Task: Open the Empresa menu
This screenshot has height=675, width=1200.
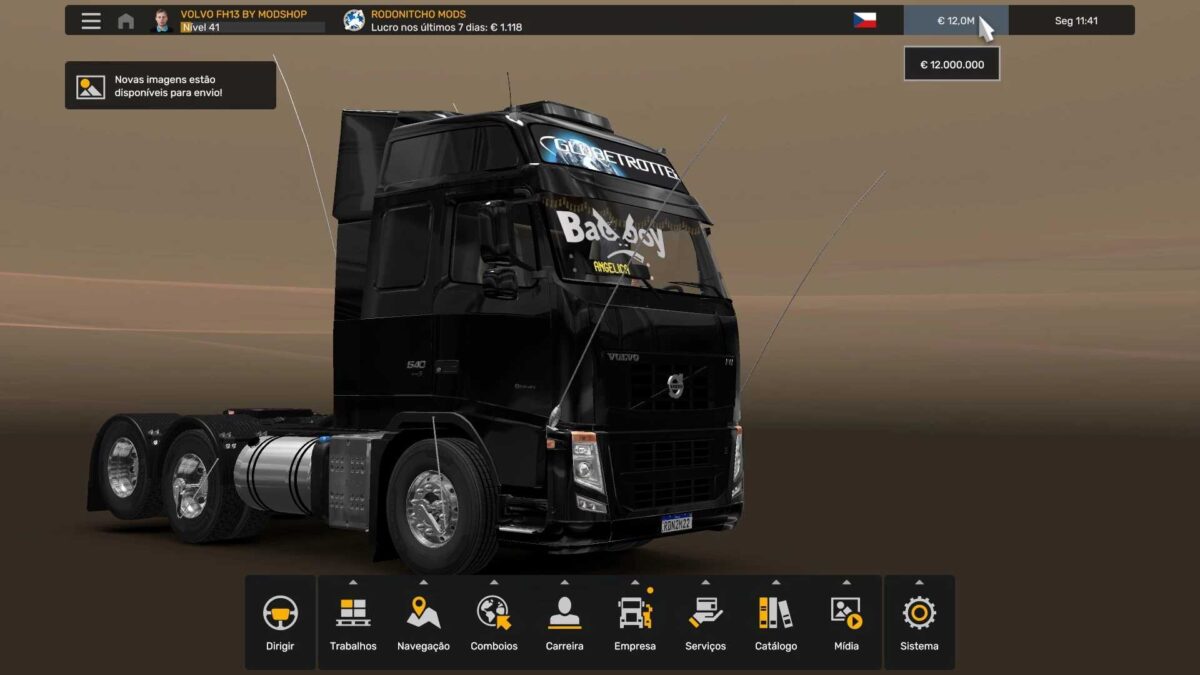Action: (635, 622)
